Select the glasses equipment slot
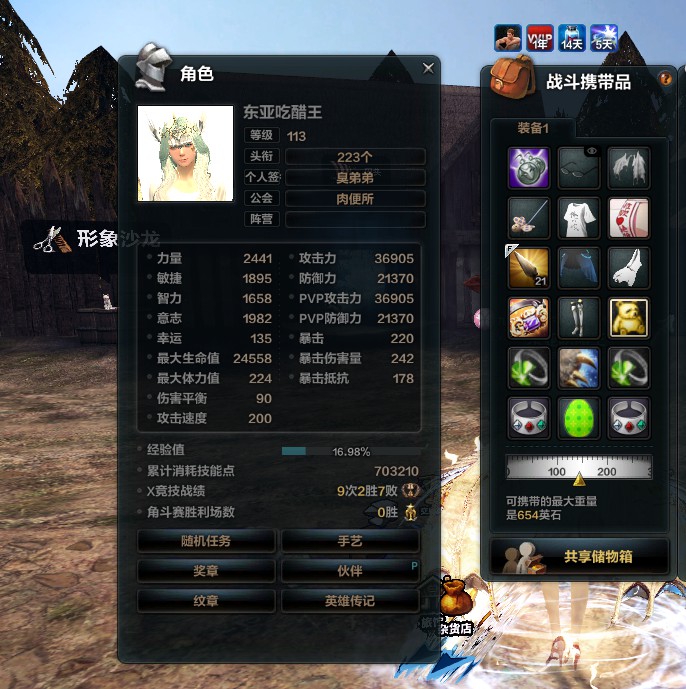The image size is (686, 689). click(x=579, y=167)
